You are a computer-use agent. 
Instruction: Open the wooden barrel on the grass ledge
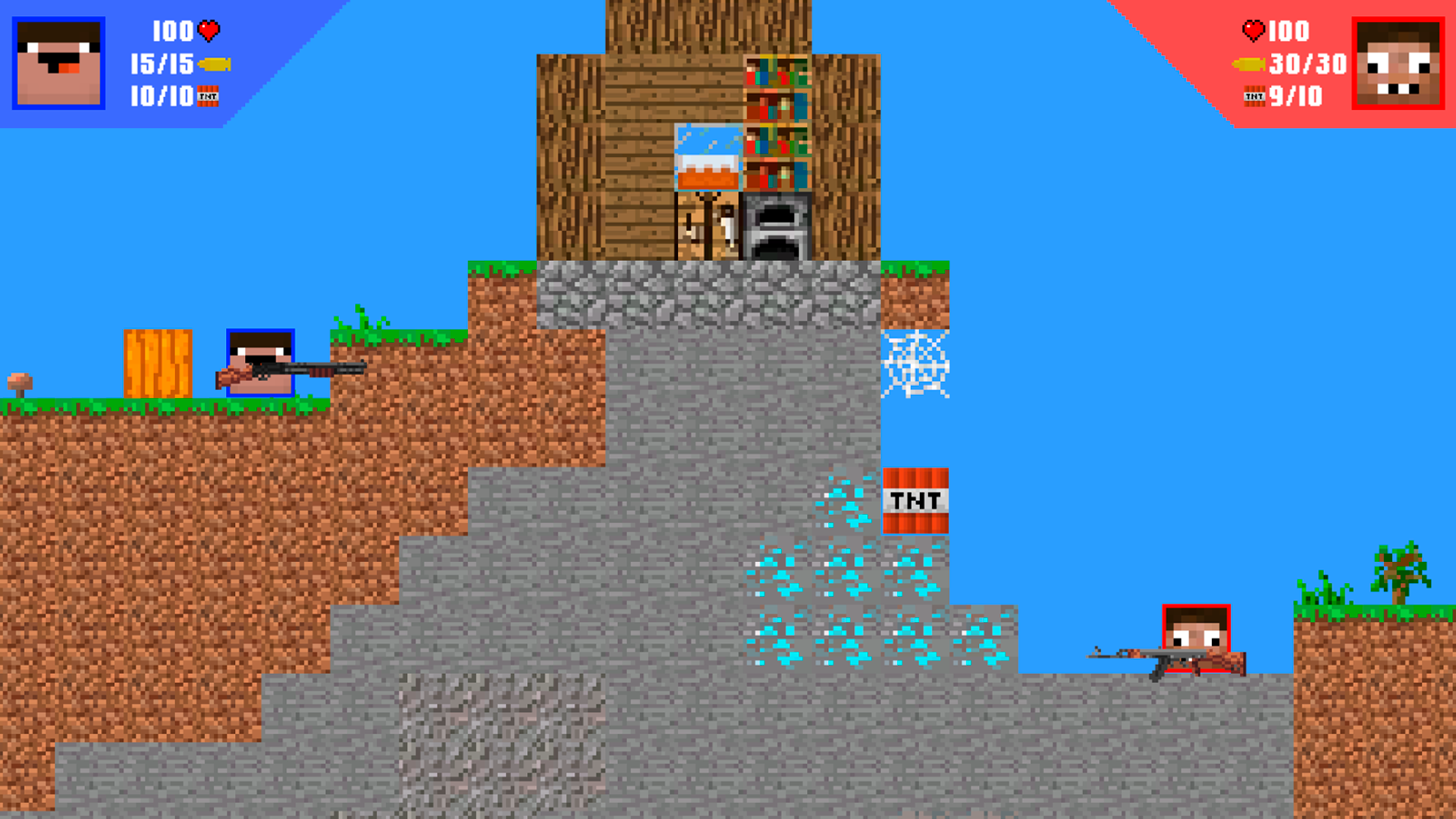coord(156,364)
